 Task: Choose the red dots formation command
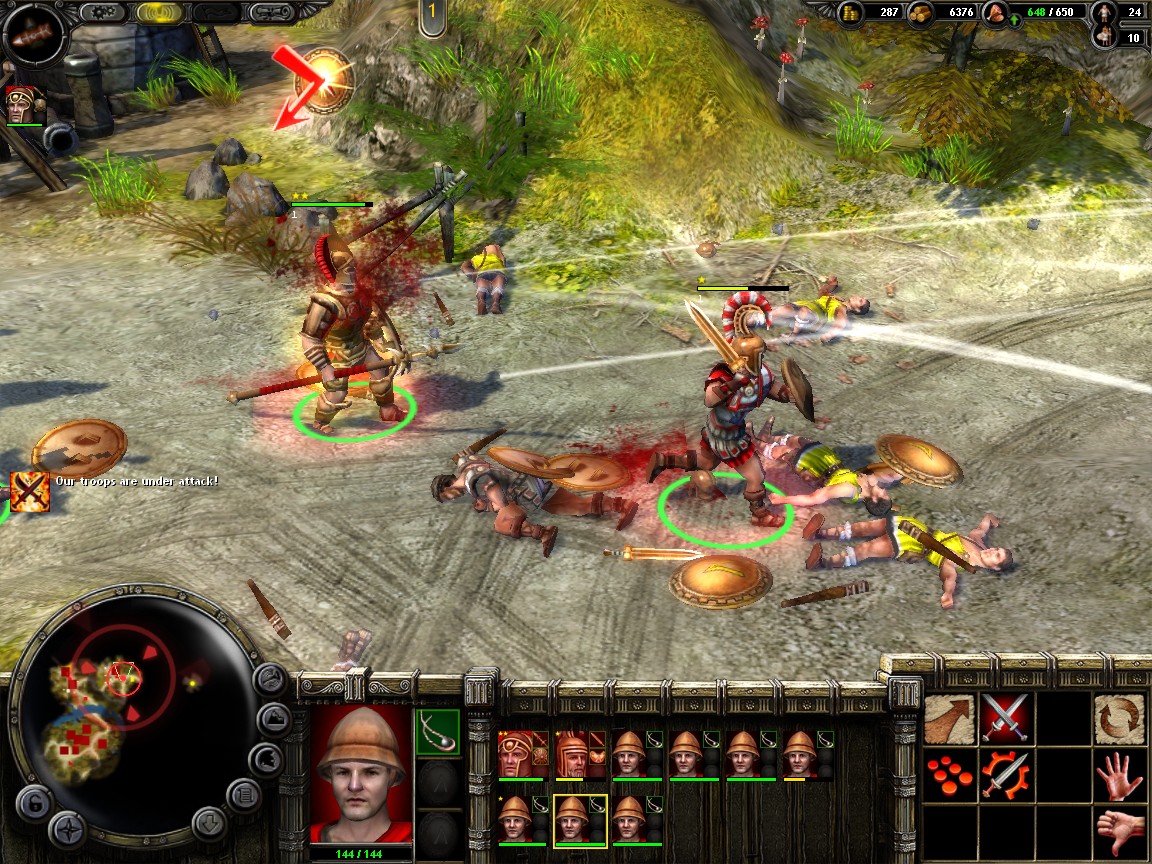(x=949, y=775)
